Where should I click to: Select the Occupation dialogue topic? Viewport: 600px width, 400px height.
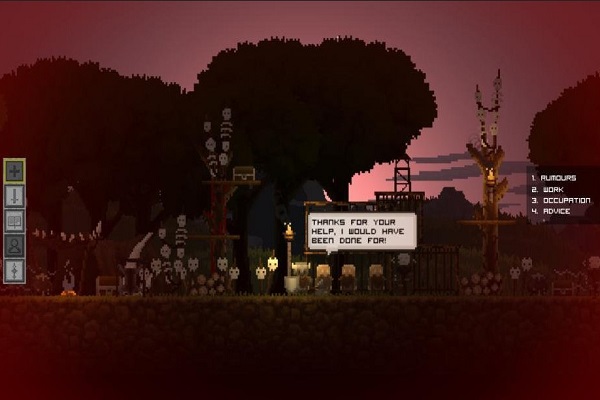coord(562,200)
